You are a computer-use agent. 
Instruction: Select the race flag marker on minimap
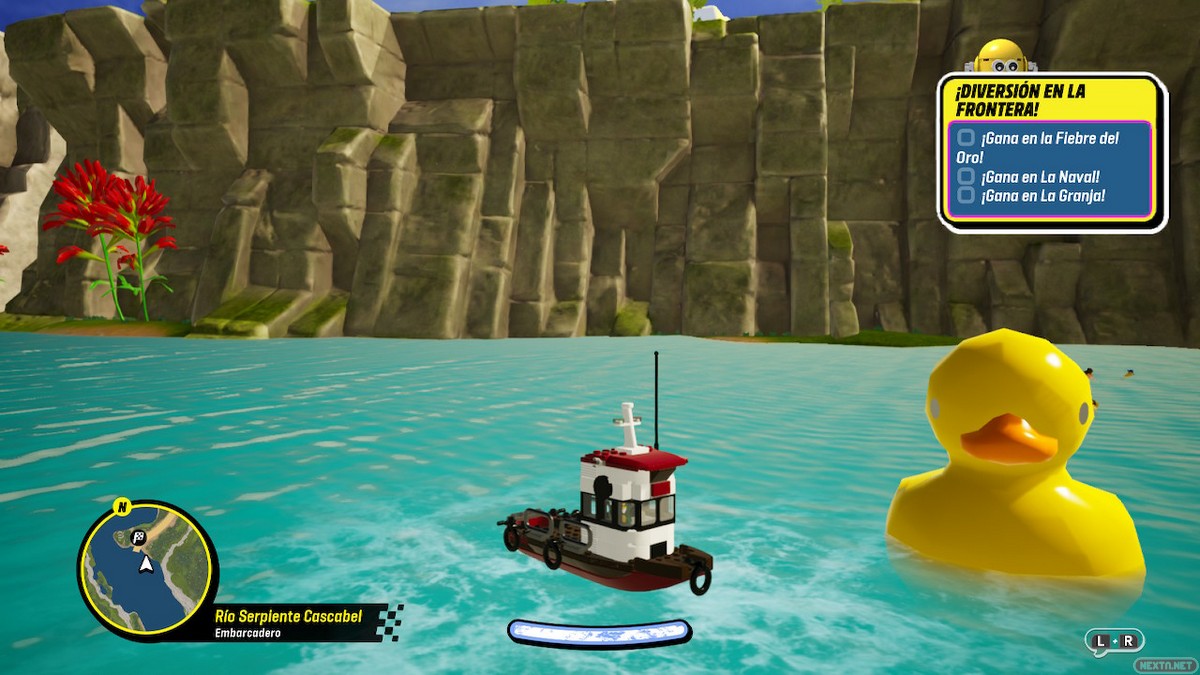pyautogui.click(x=138, y=537)
